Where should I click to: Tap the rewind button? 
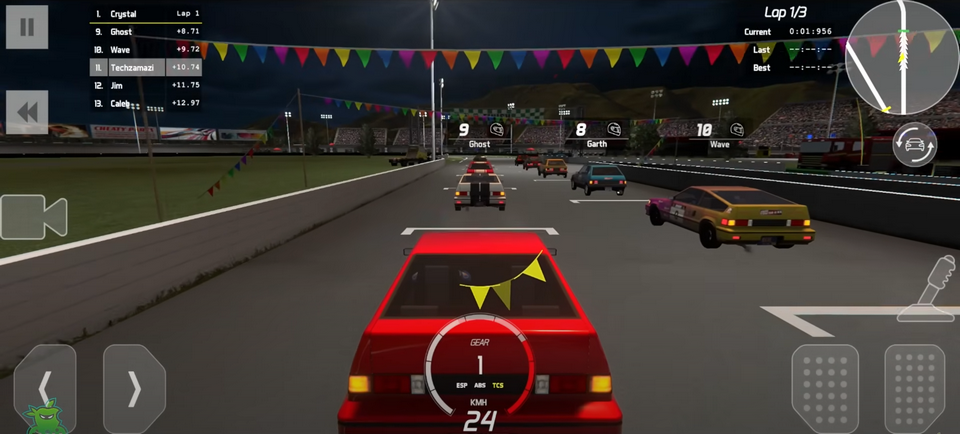click(x=27, y=113)
